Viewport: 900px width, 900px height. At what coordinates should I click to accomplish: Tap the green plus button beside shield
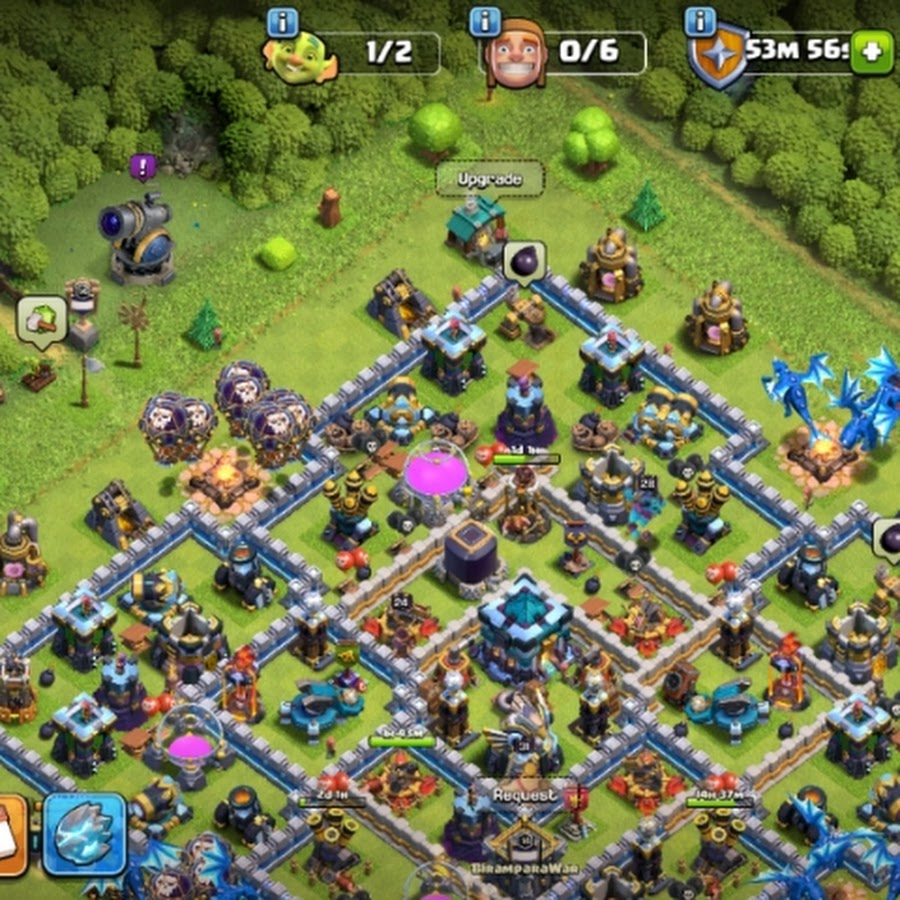click(x=871, y=52)
